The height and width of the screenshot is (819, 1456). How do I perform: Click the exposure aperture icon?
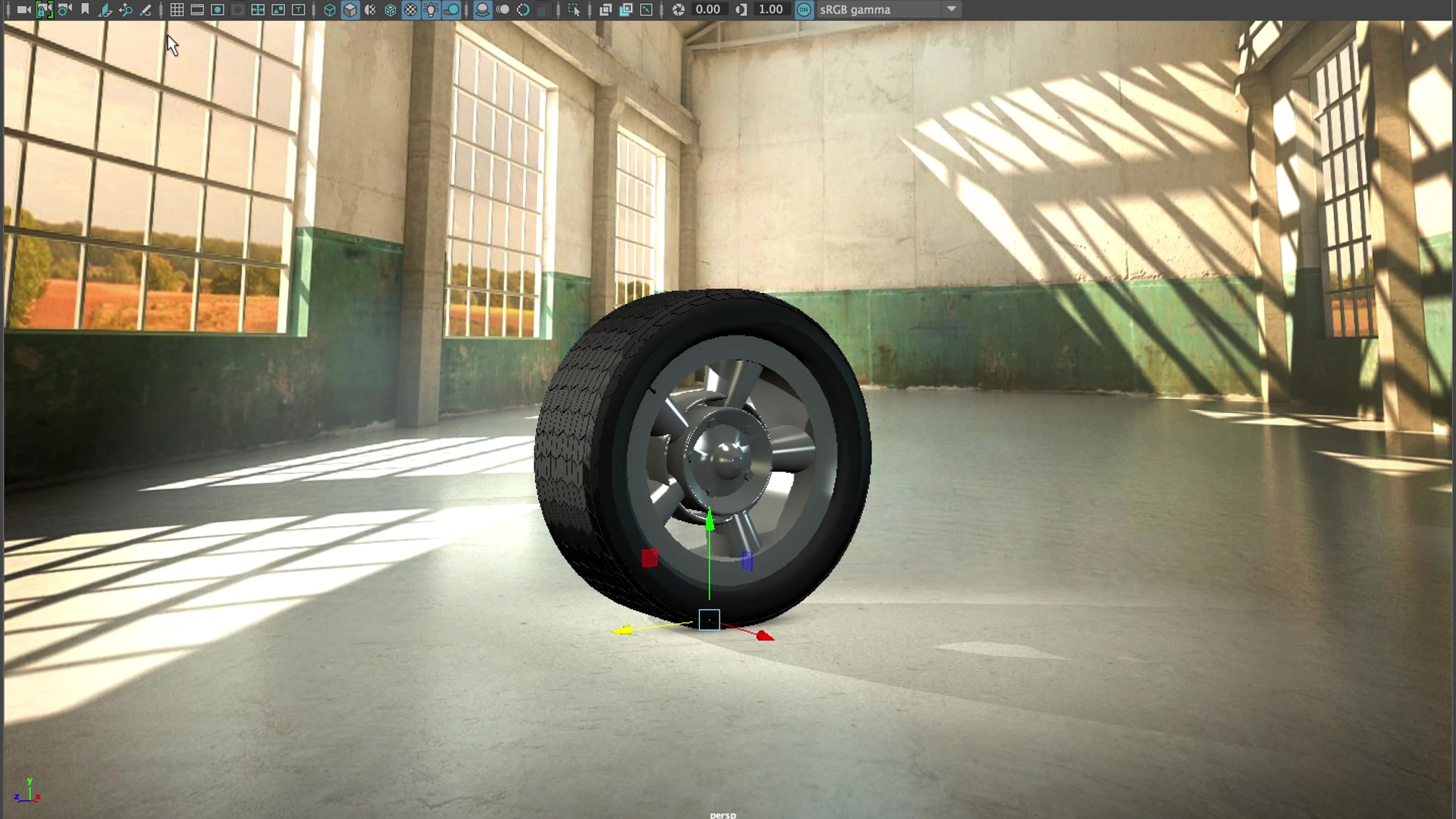679,9
